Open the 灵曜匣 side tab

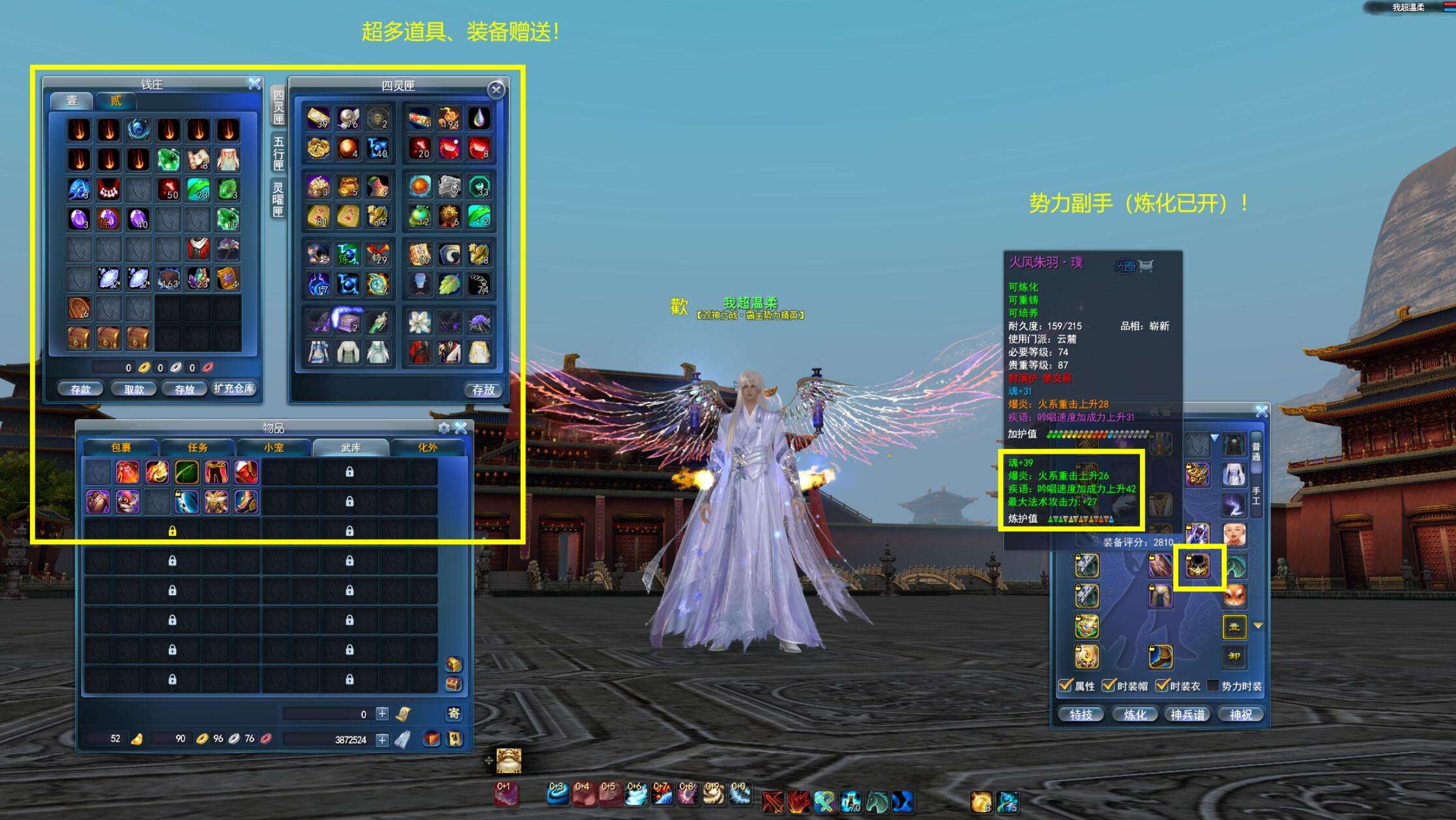click(x=278, y=199)
